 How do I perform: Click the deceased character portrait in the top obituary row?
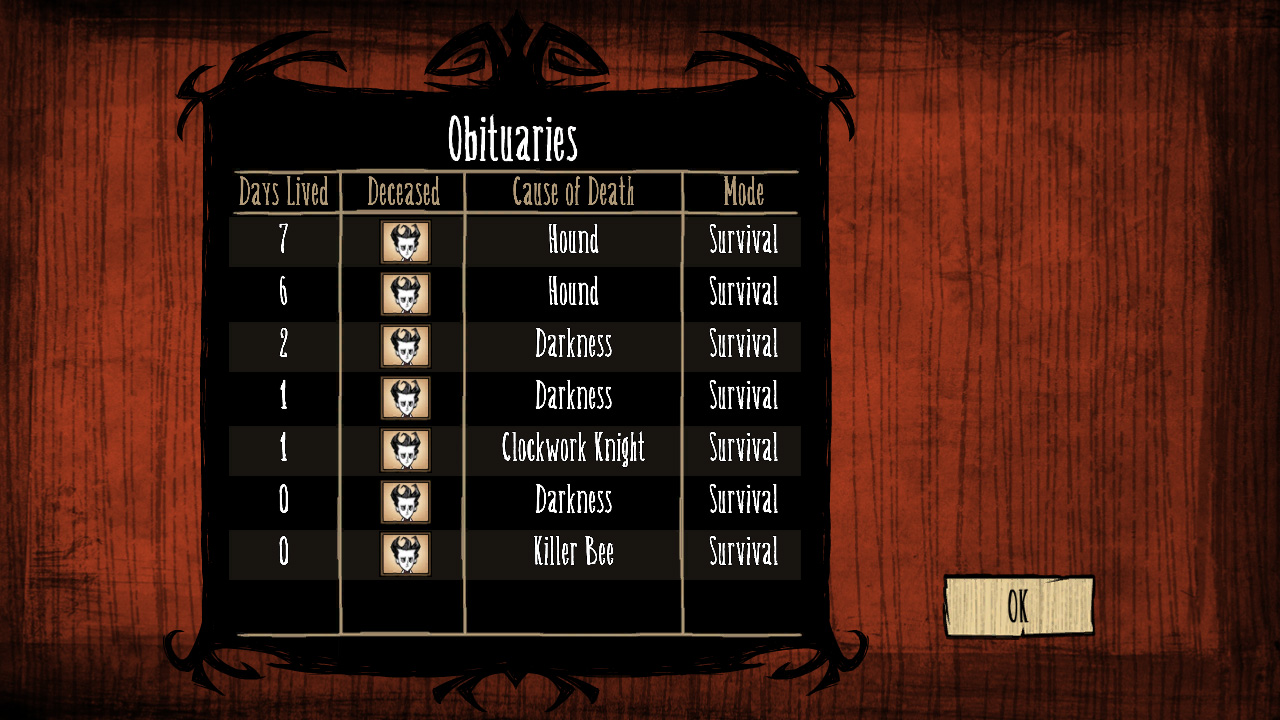403,241
